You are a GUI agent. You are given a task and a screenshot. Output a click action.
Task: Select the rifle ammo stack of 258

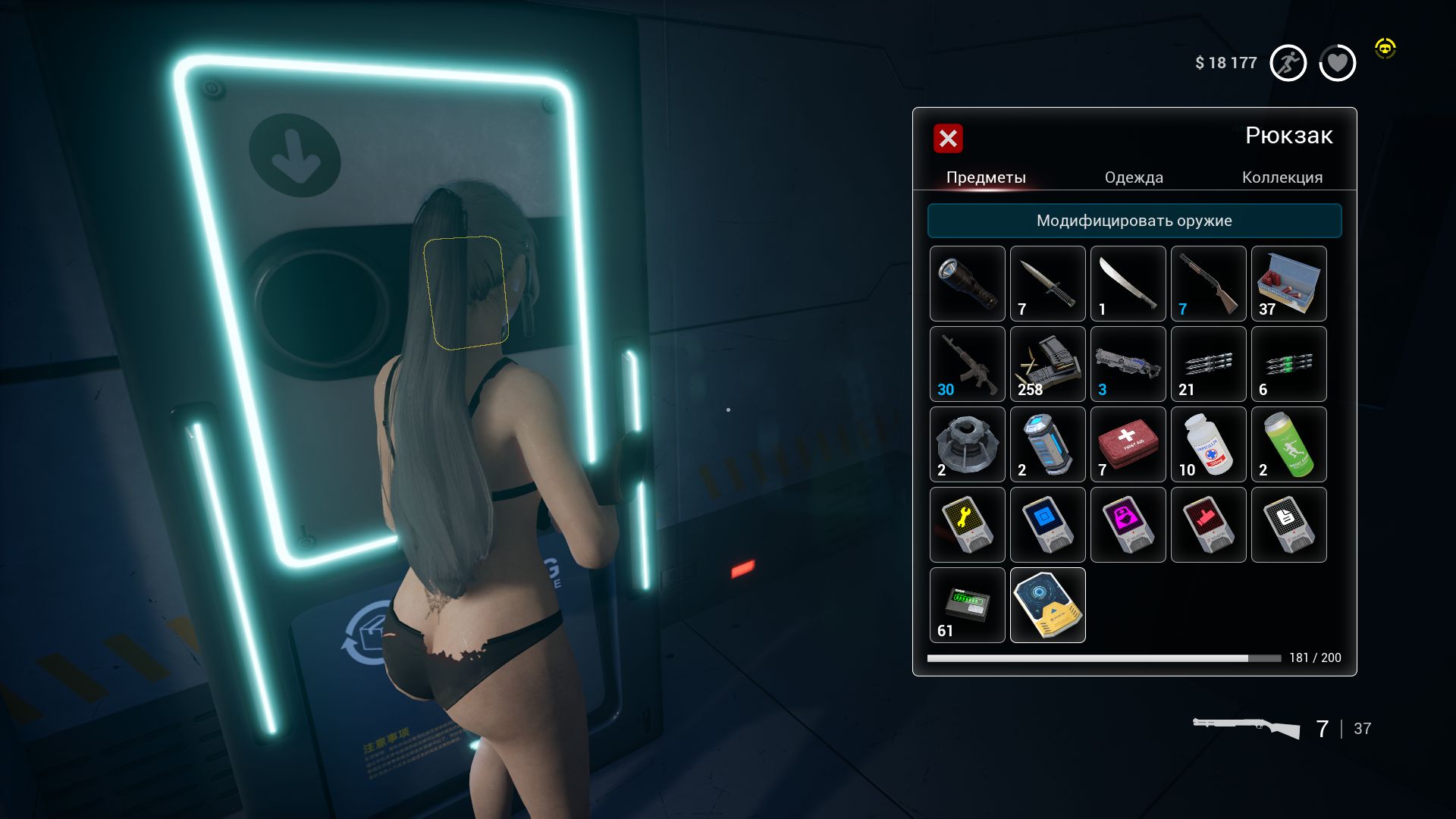(x=1047, y=364)
